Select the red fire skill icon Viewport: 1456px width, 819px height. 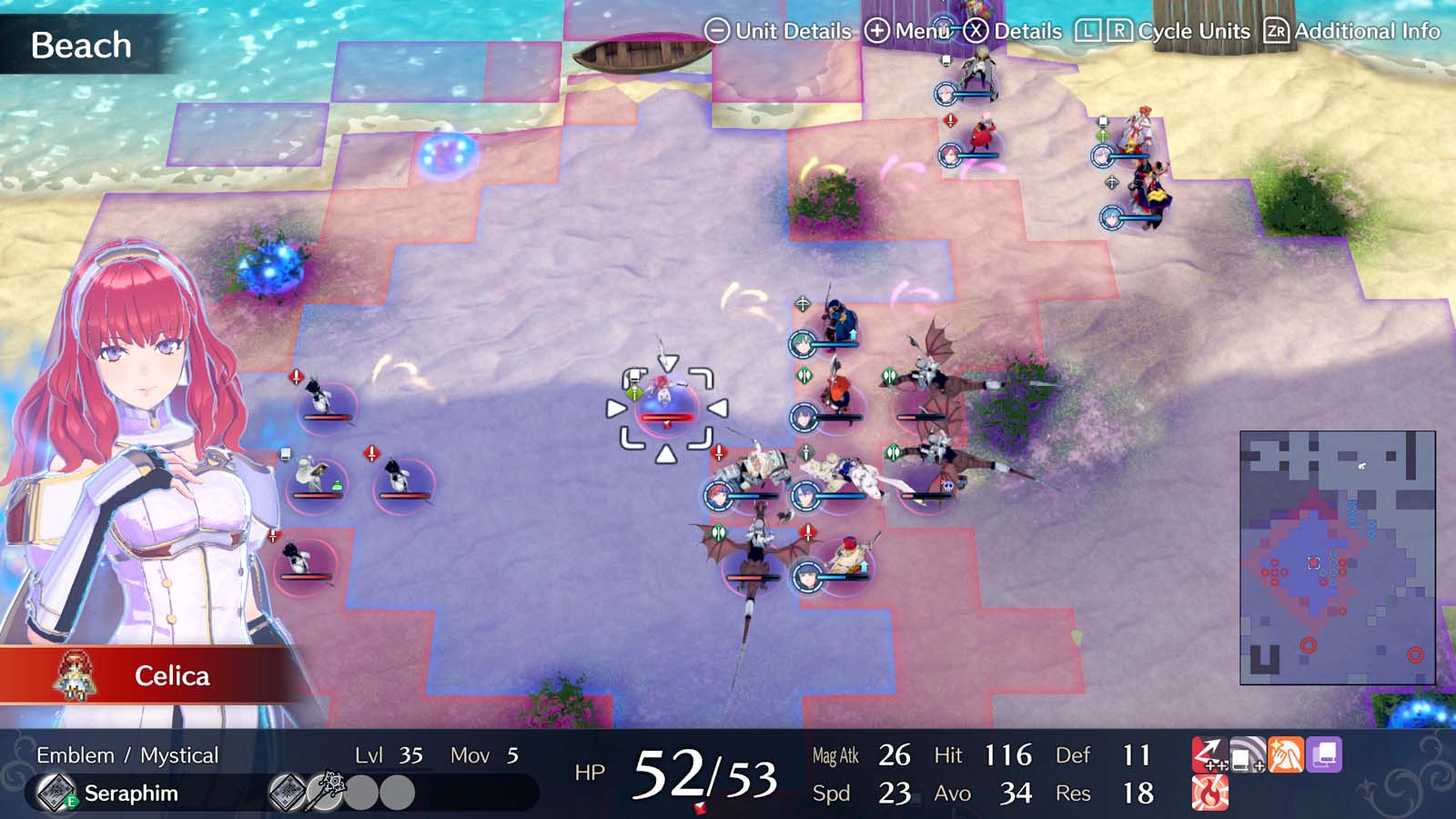(1210, 792)
